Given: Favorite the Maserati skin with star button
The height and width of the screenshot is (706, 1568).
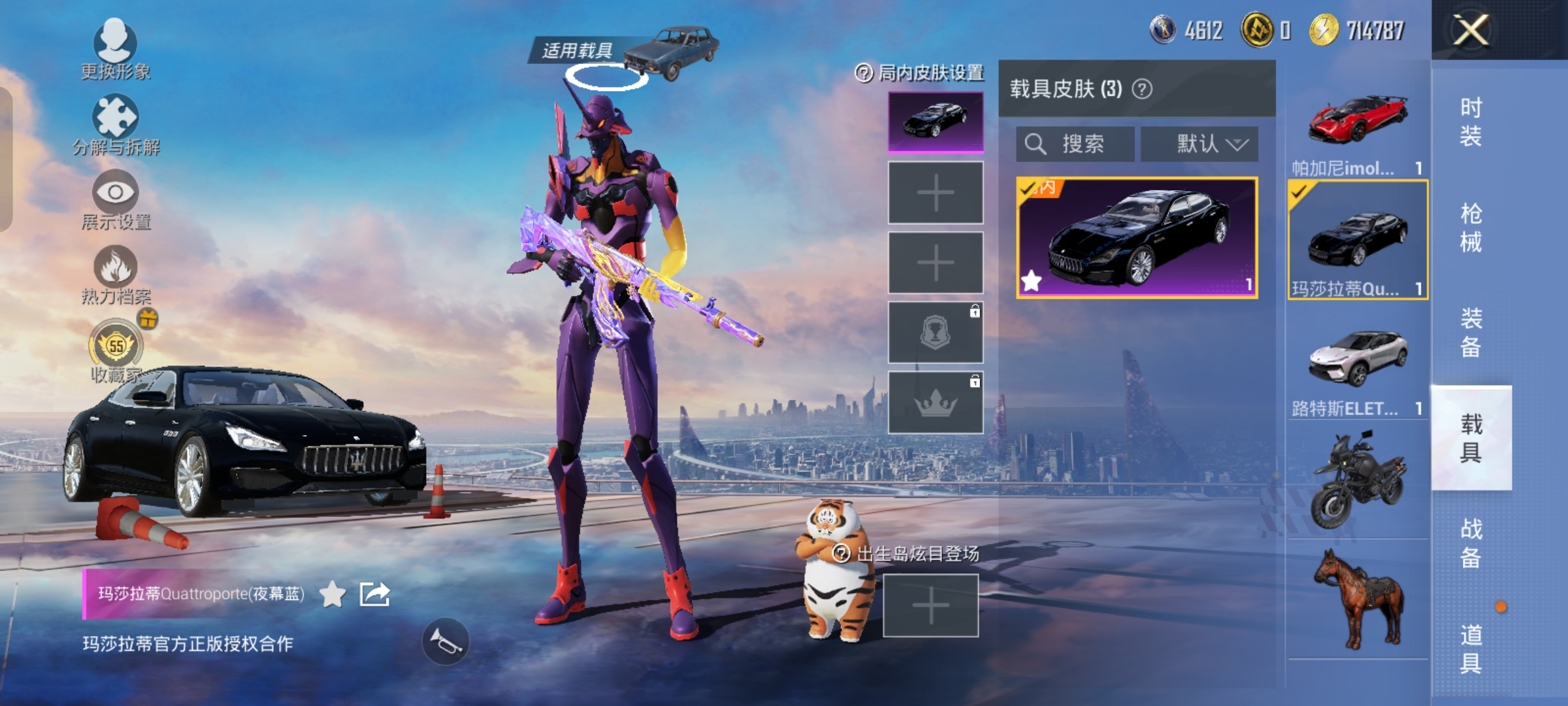Looking at the screenshot, I should tap(333, 594).
